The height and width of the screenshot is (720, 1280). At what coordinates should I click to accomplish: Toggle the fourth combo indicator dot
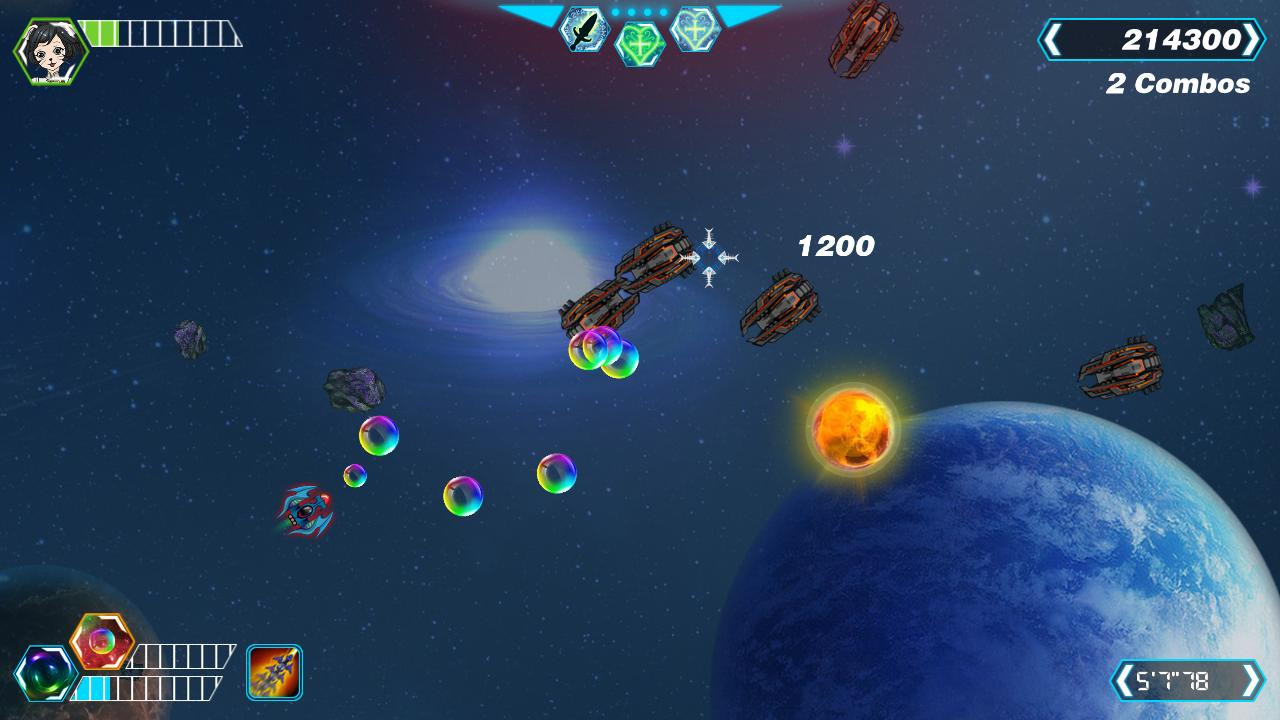tap(663, 11)
